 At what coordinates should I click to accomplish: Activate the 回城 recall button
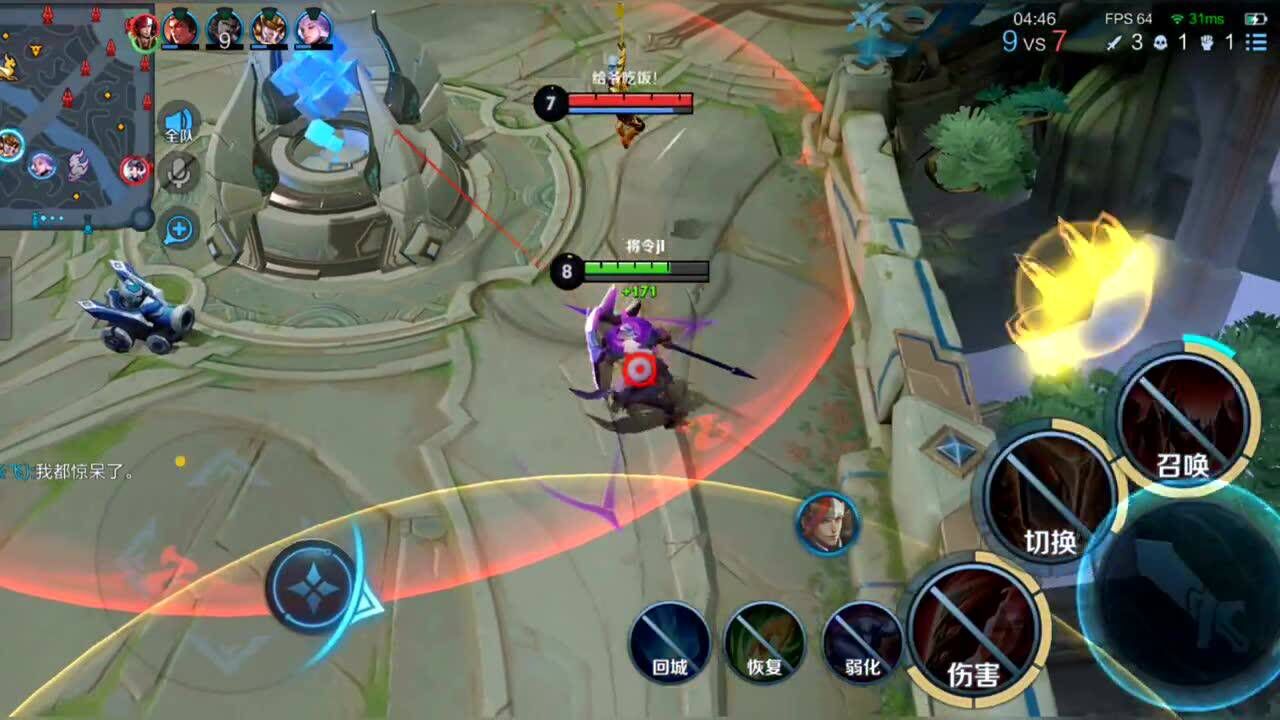669,642
